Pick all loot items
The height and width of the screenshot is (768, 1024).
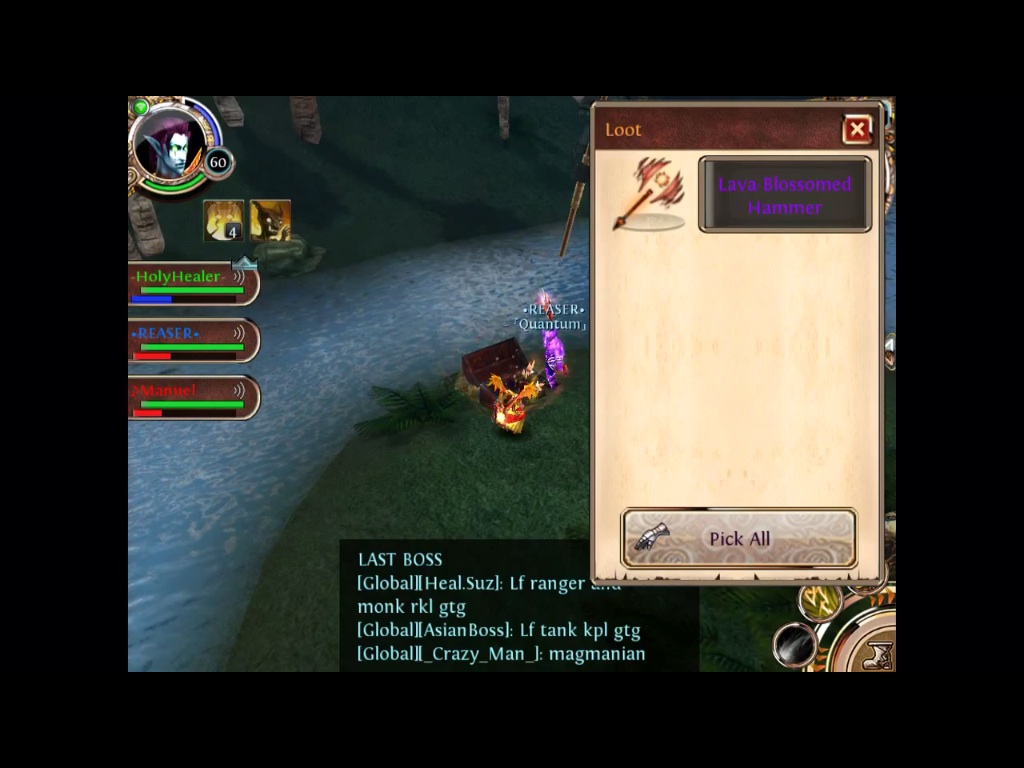click(x=739, y=538)
